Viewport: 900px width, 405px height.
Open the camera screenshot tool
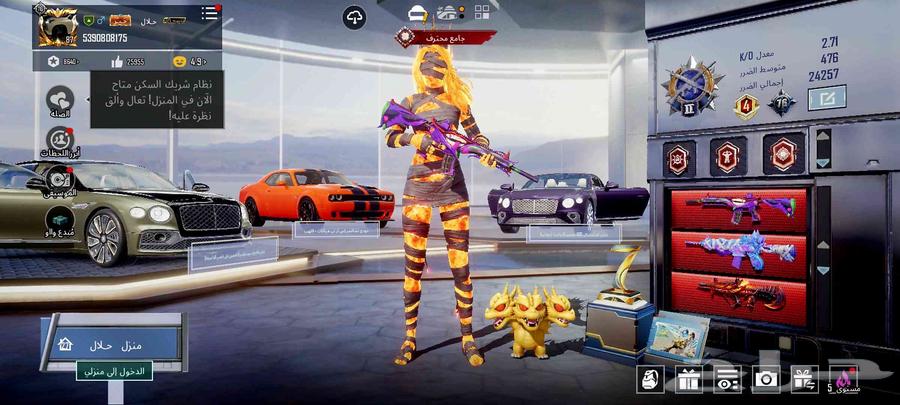(x=766, y=379)
